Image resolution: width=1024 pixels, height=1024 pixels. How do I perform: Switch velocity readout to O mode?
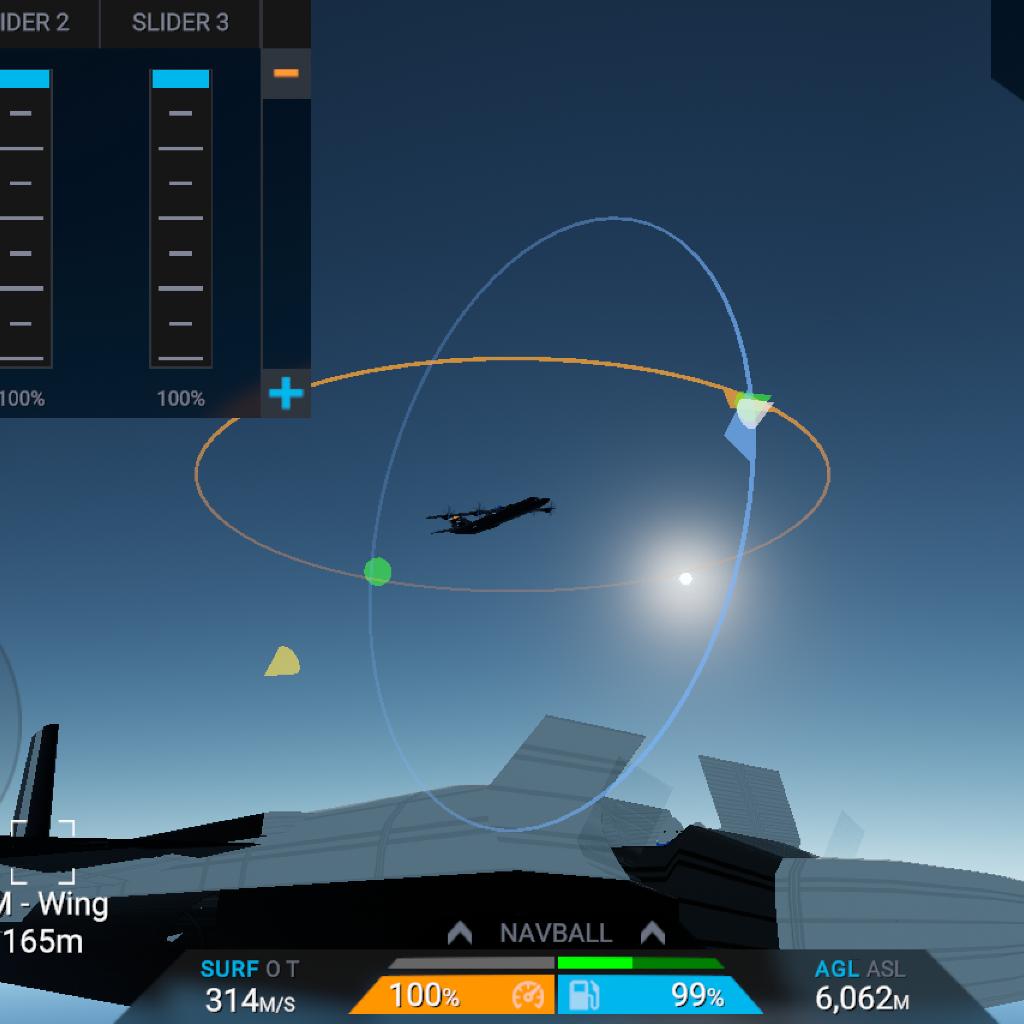click(x=273, y=969)
